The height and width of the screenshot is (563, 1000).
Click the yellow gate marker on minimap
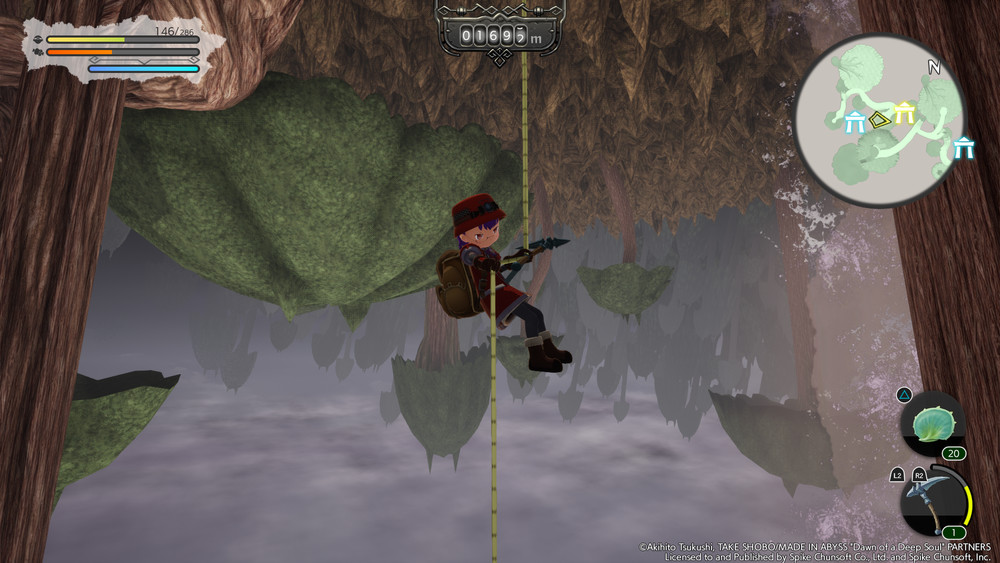pyautogui.click(x=905, y=113)
